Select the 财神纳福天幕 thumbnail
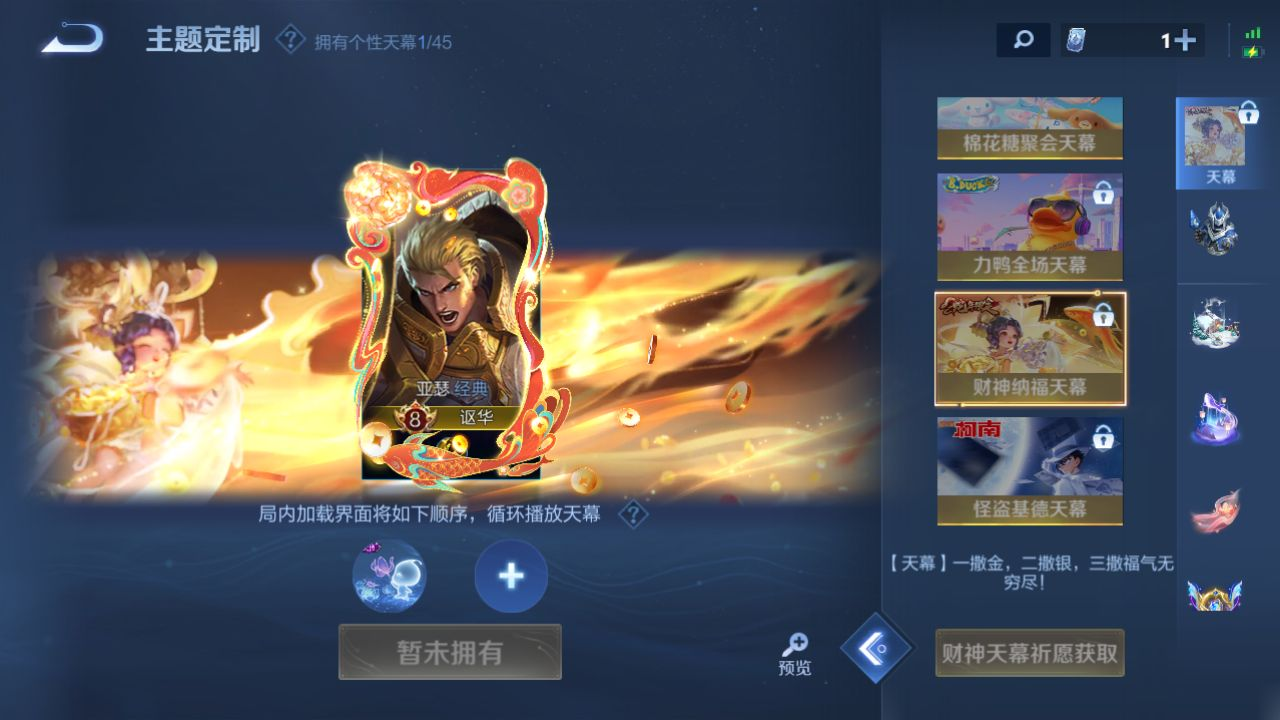The height and width of the screenshot is (720, 1280). click(x=1029, y=348)
